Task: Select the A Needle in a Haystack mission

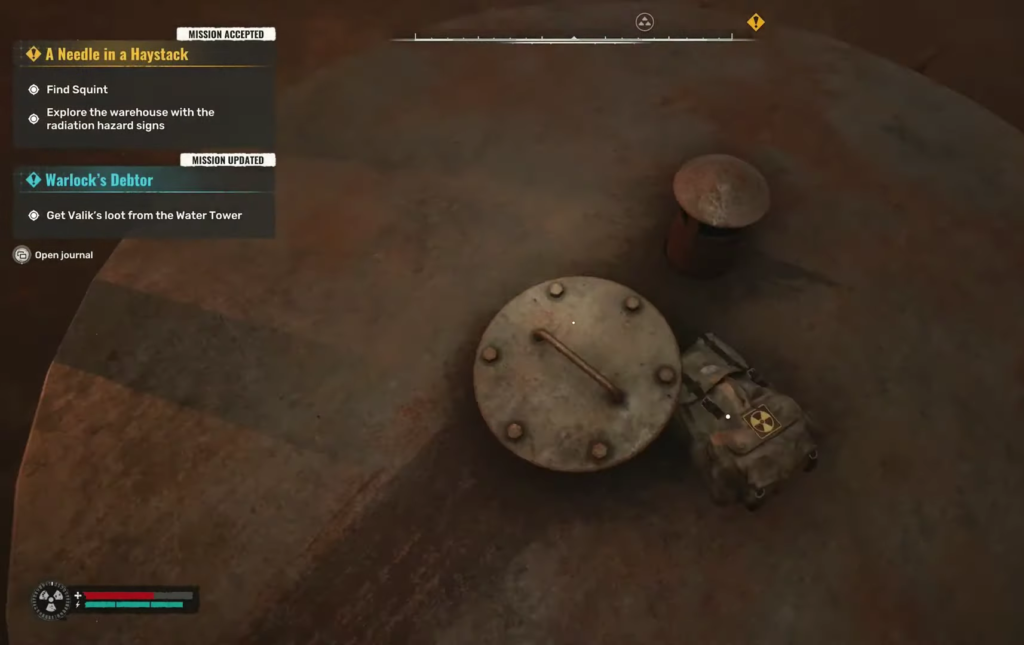Action: point(116,54)
